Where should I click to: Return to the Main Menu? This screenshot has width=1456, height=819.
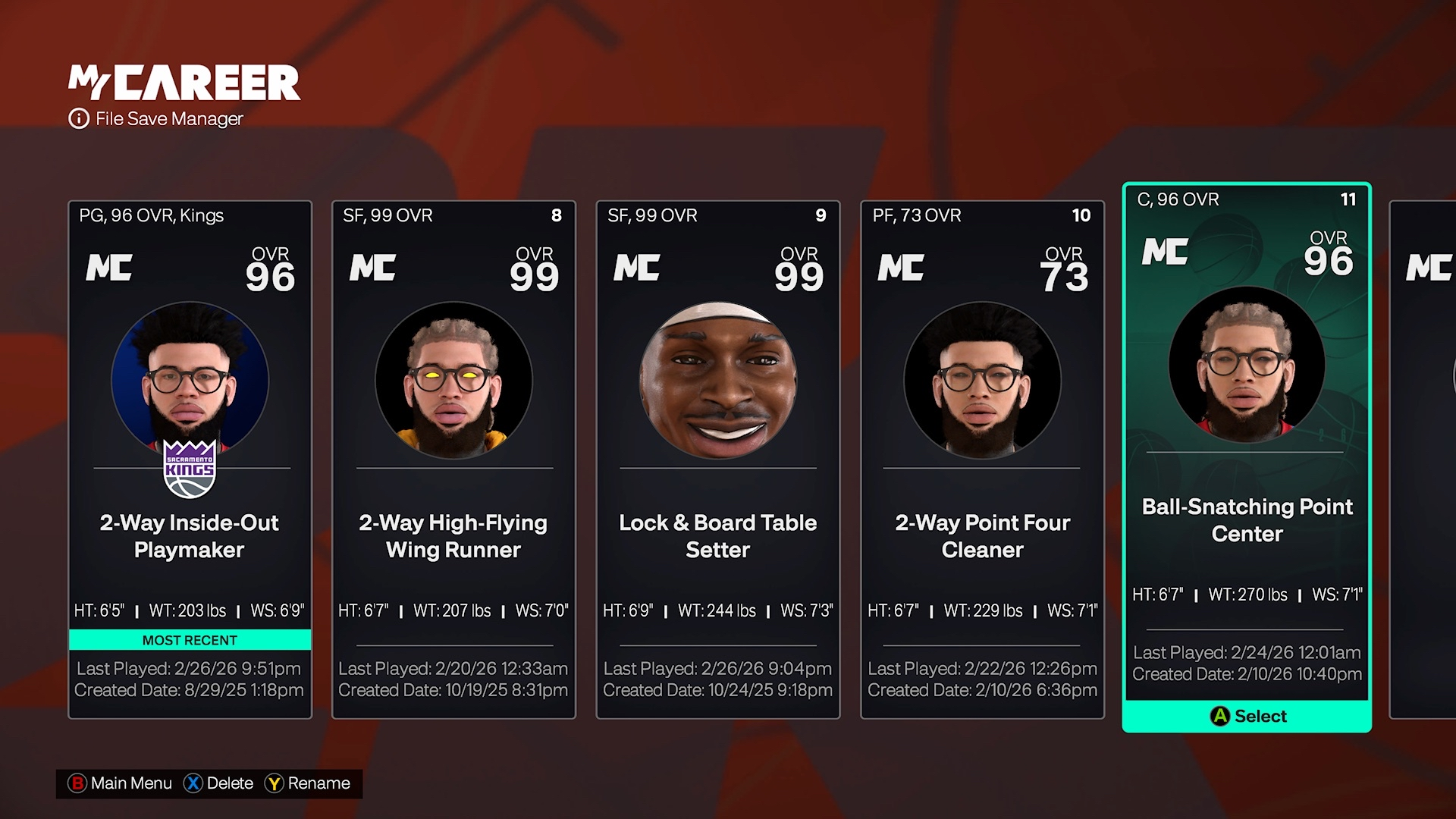coord(121,783)
